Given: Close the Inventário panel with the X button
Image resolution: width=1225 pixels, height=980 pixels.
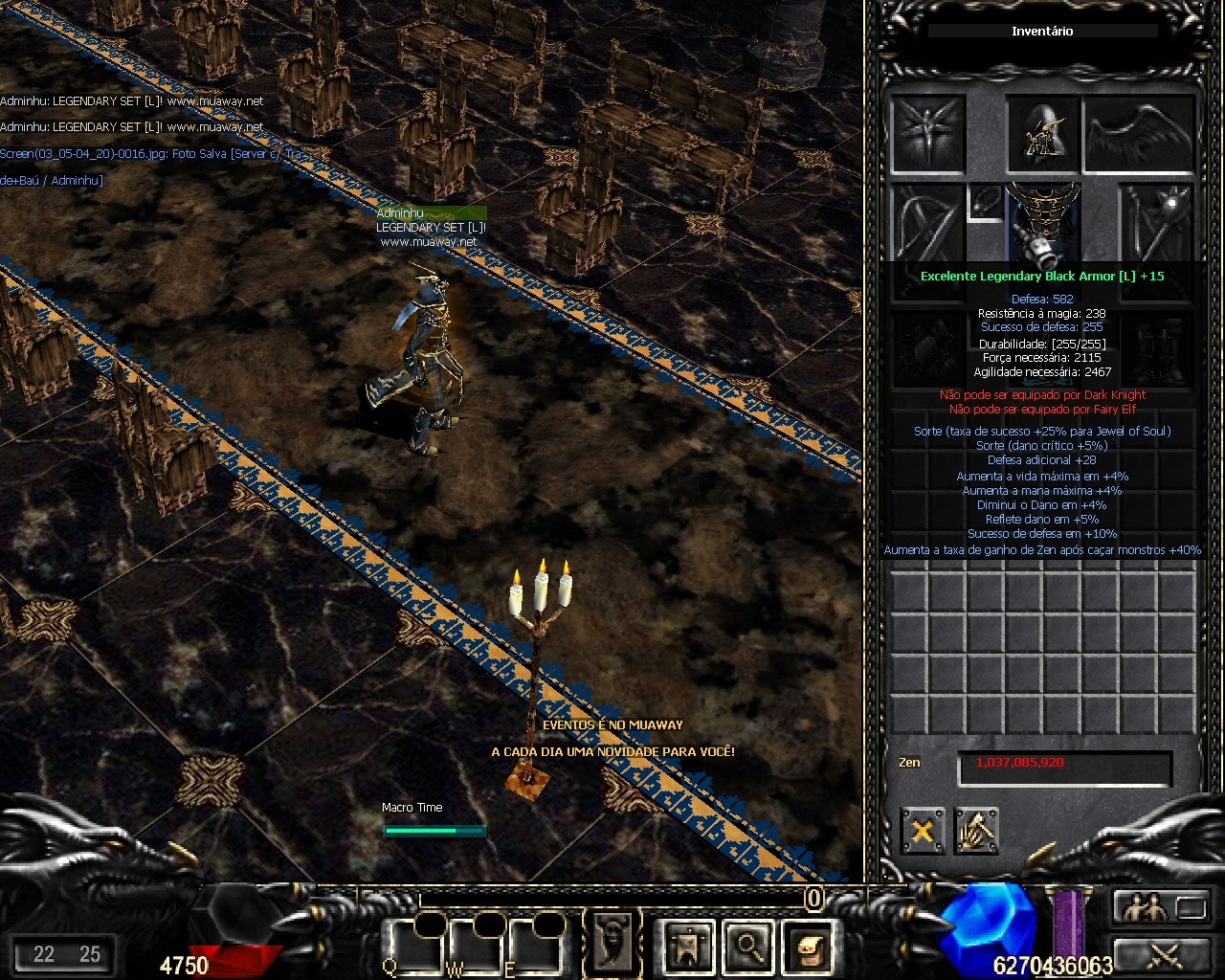Looking at the screenshot, I should (x=923, y=831).
